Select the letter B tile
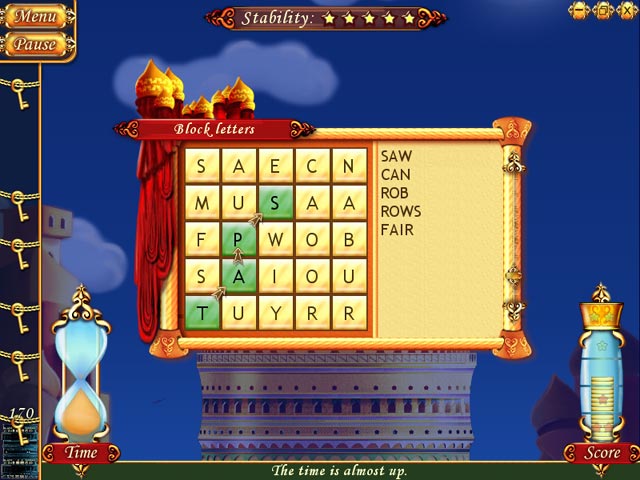Screen dimensions: 640x480 (x=348, y=240)
